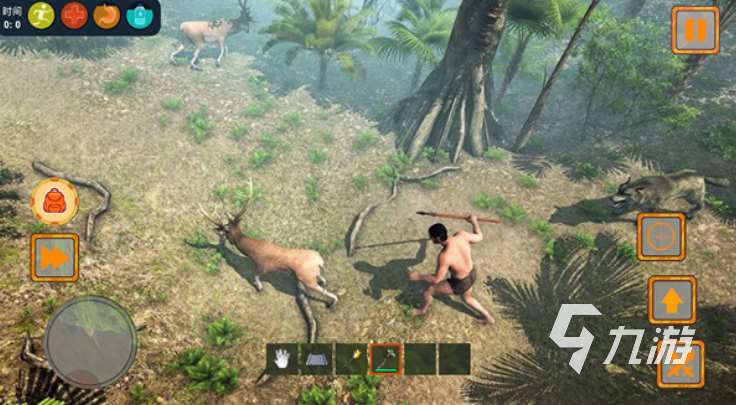This screenshot has width=736, height=405.
Task: Open the orange backpack inventory
Action: pos(55,201)
